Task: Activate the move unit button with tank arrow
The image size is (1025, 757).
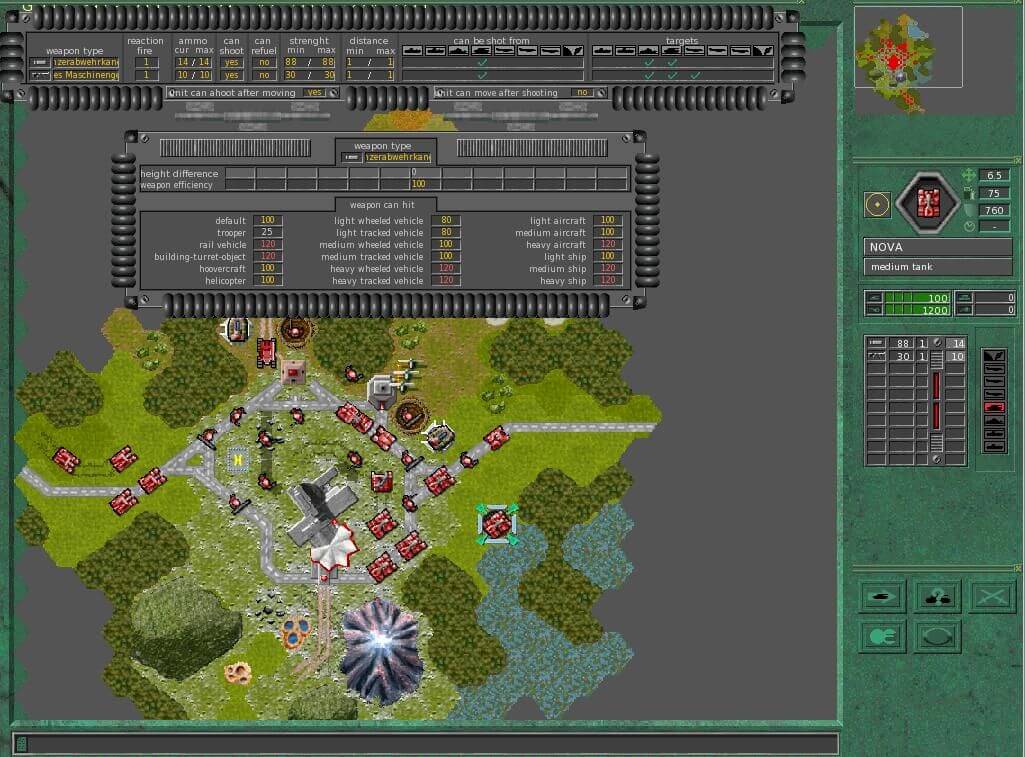Action: [883, 597]
